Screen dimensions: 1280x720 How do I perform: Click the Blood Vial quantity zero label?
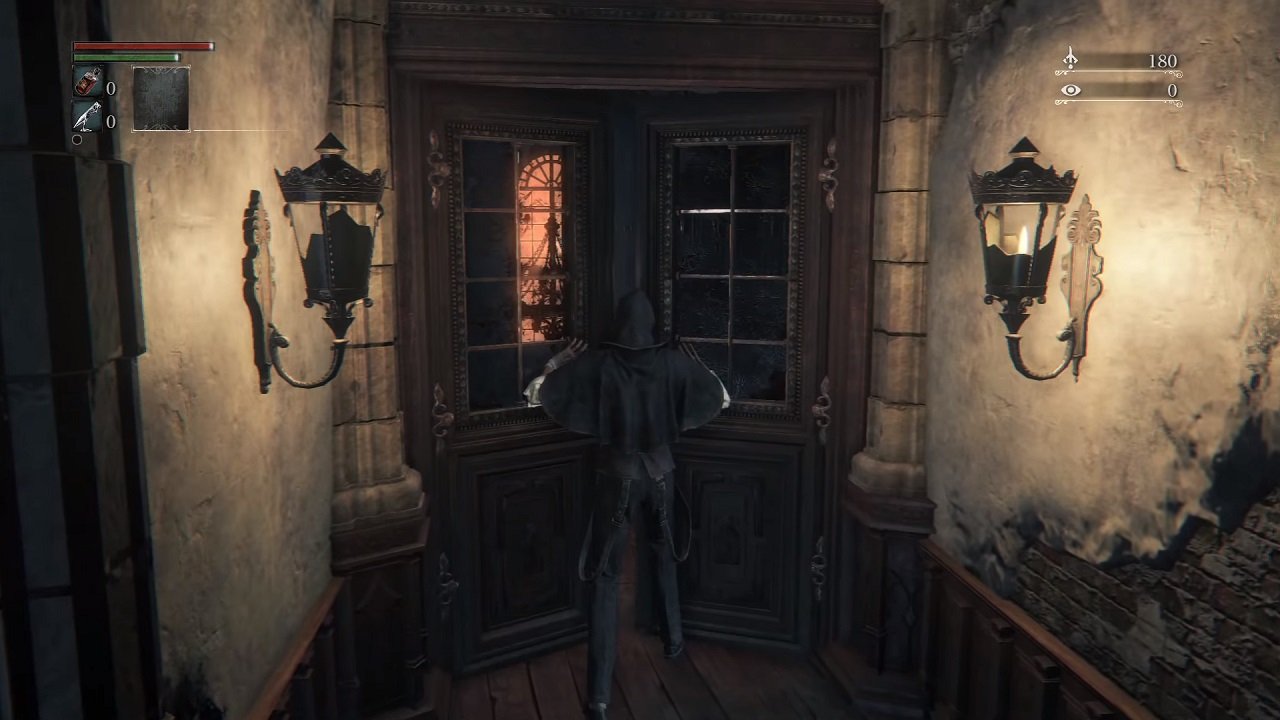(x=111, y=89)
